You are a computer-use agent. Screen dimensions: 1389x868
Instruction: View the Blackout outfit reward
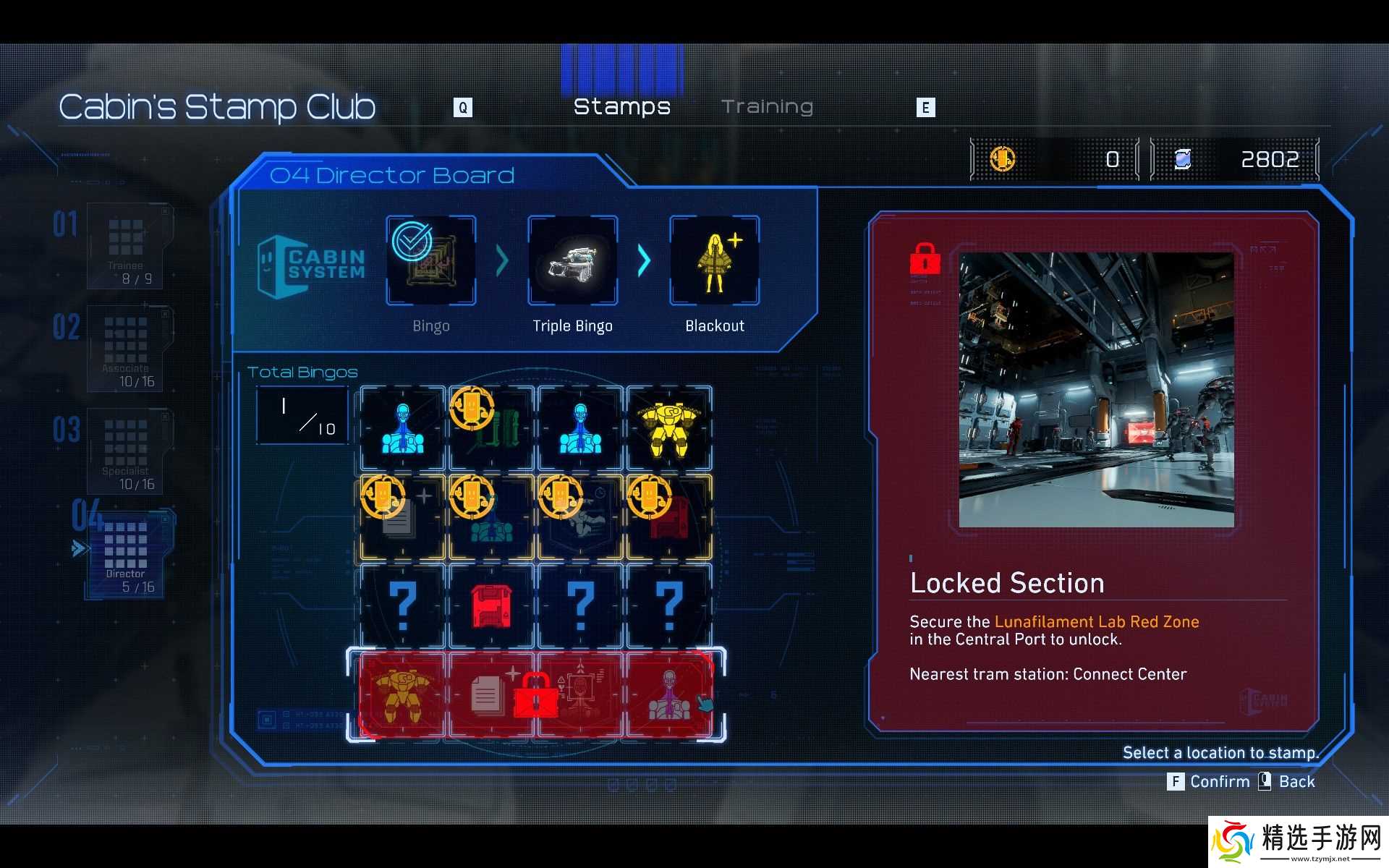coord(715,260)
